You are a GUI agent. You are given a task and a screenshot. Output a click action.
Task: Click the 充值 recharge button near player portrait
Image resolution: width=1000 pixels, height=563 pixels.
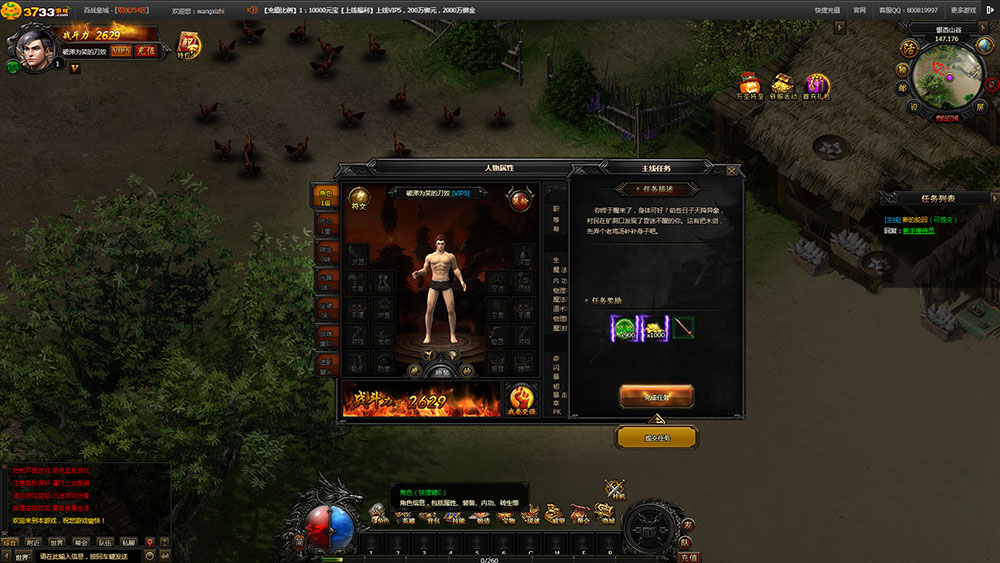145,50
